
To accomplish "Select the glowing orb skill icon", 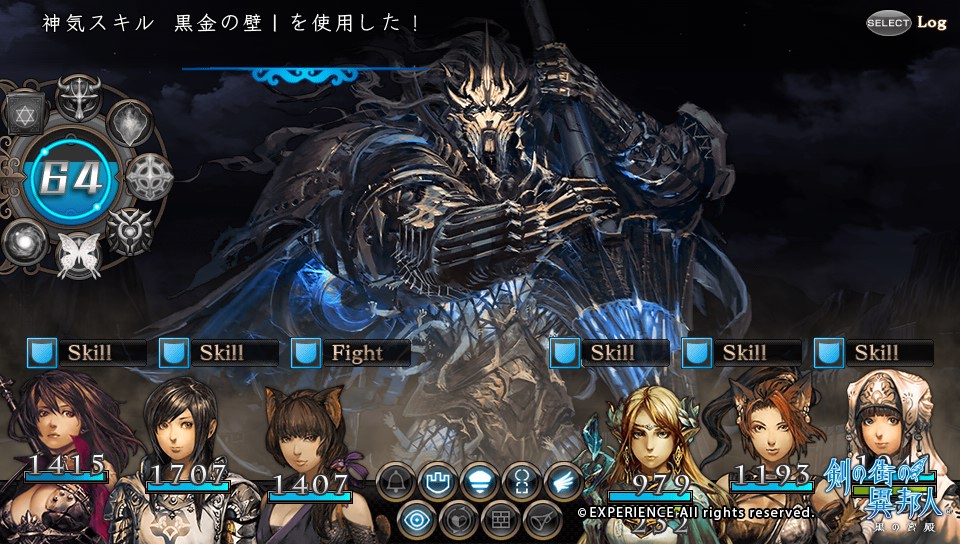I will (22, 242).
